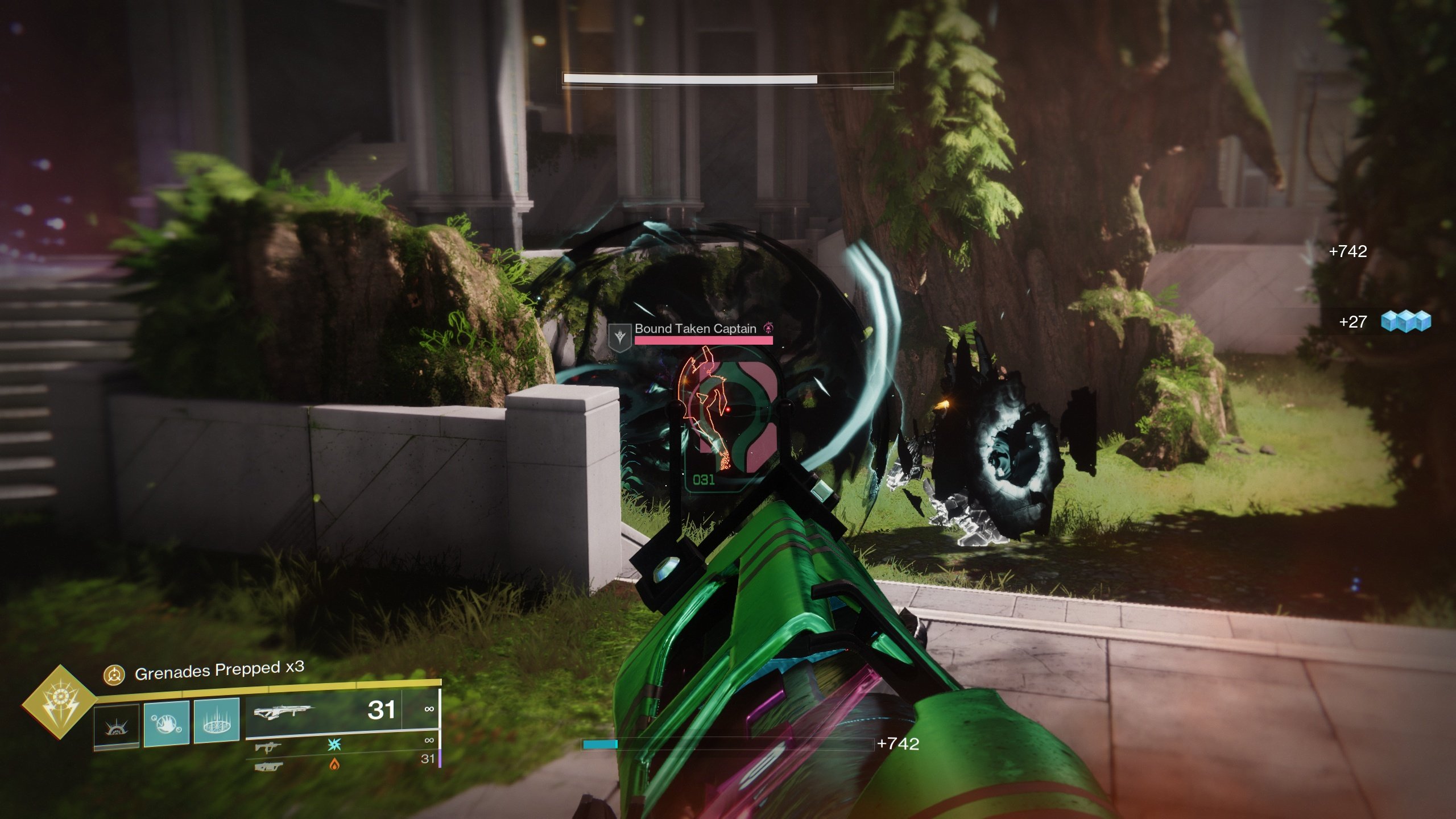The height and width of the screenshot is (819, 1456).
Task: Trigger the class ability rift circle icon
Action: 217,721
